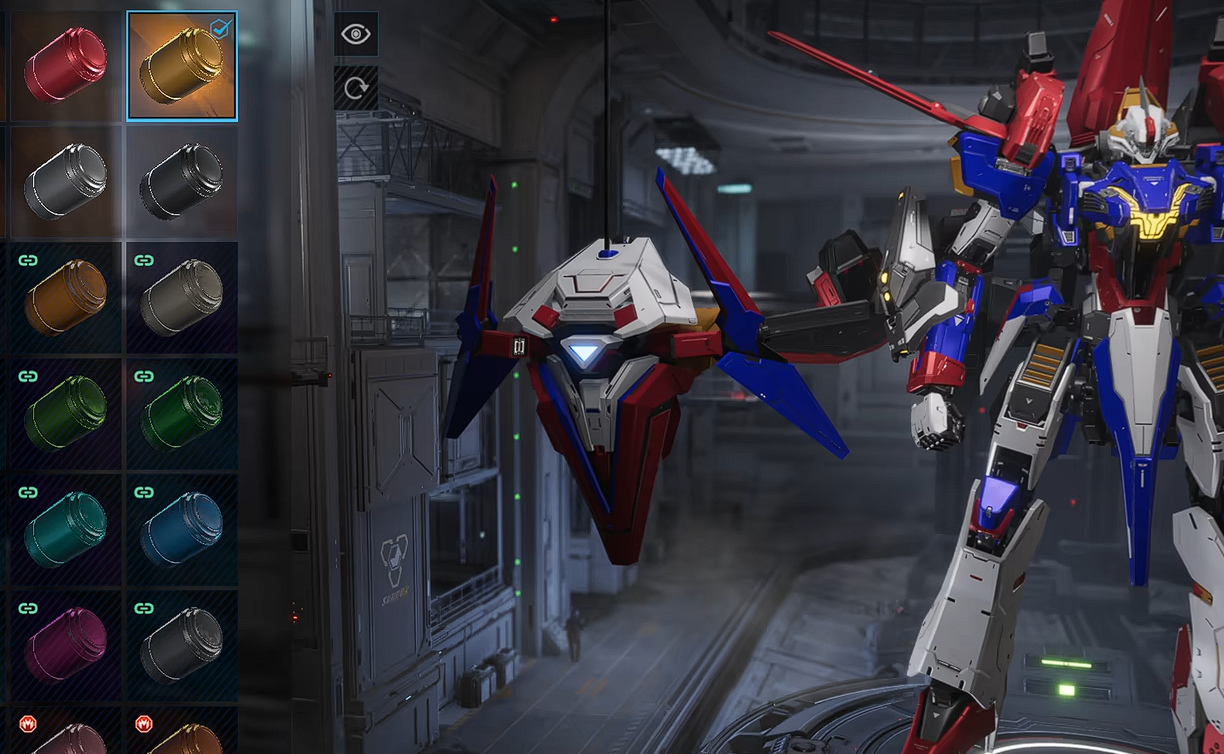Choose the beige-tan paint canister
1224x754 pixels.
(181, 297)
